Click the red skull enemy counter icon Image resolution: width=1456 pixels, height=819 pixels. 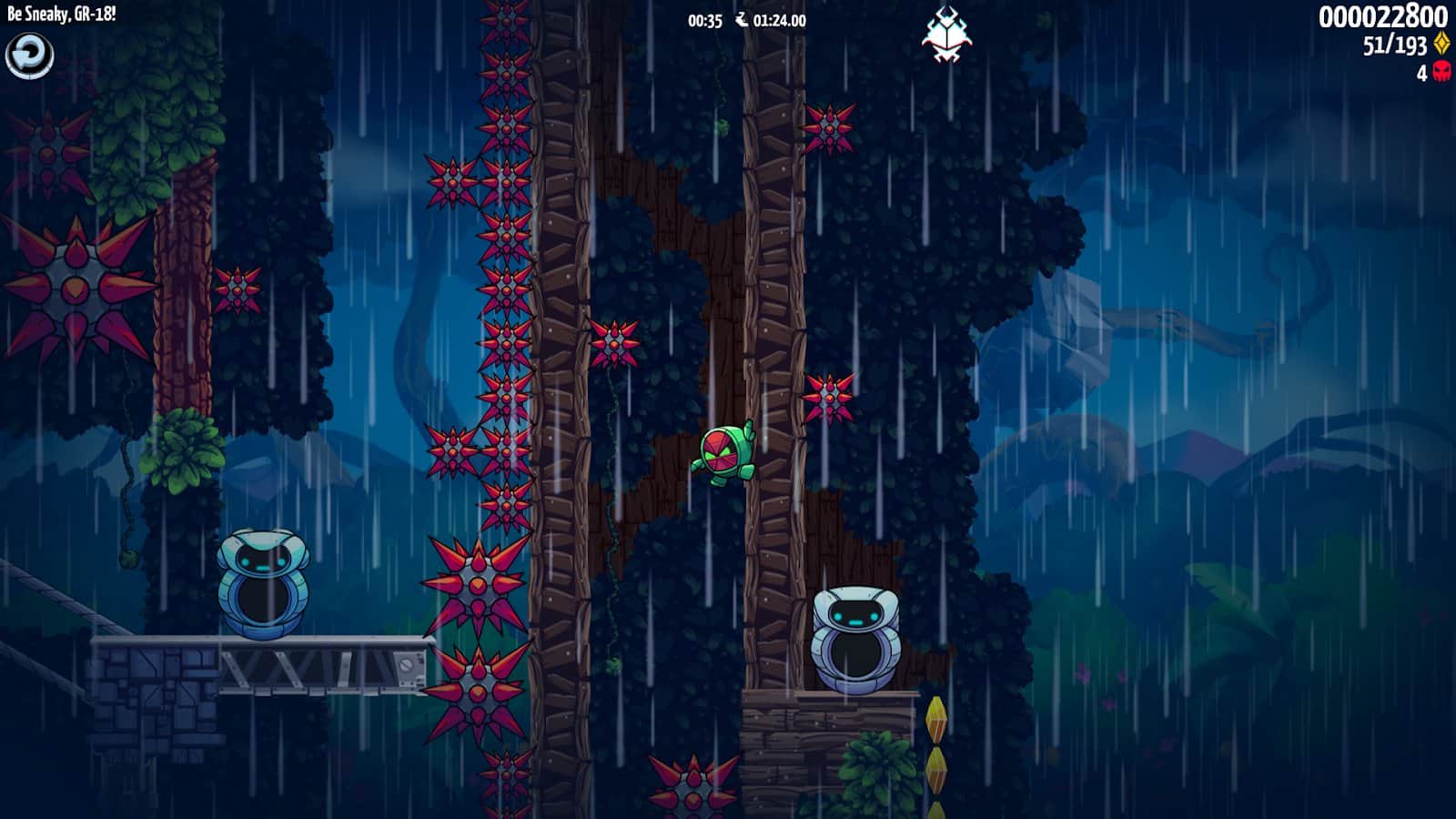point(1443,74)
